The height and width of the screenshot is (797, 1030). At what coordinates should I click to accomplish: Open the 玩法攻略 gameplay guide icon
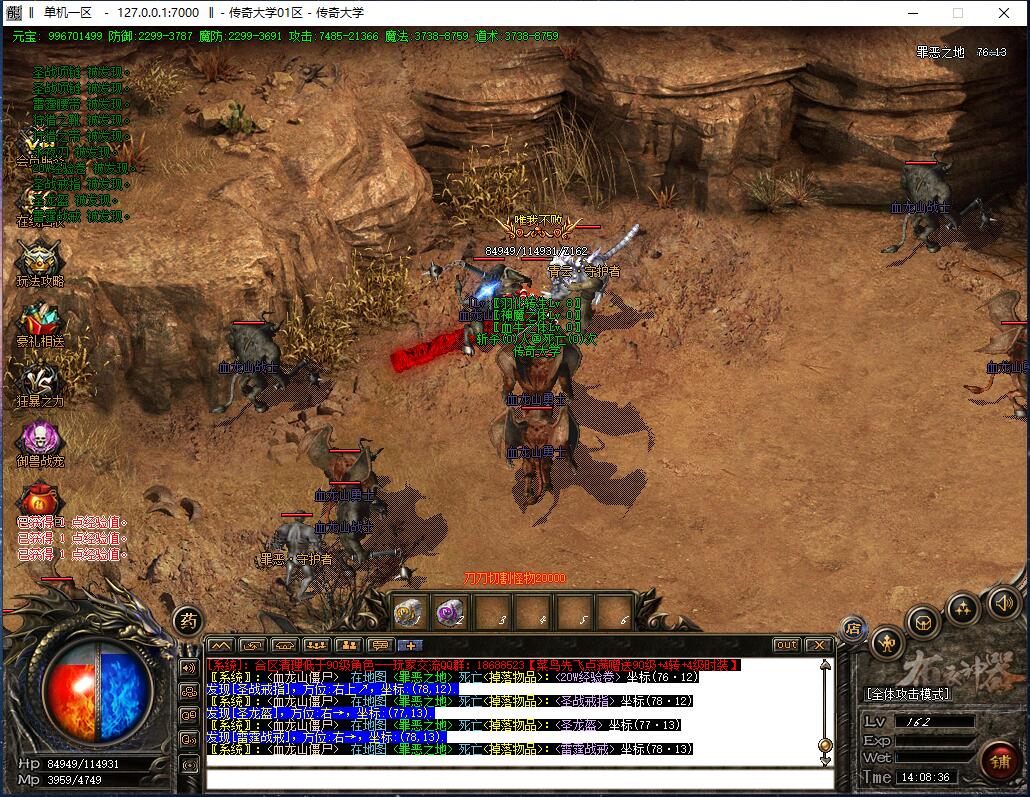point(40,260)
